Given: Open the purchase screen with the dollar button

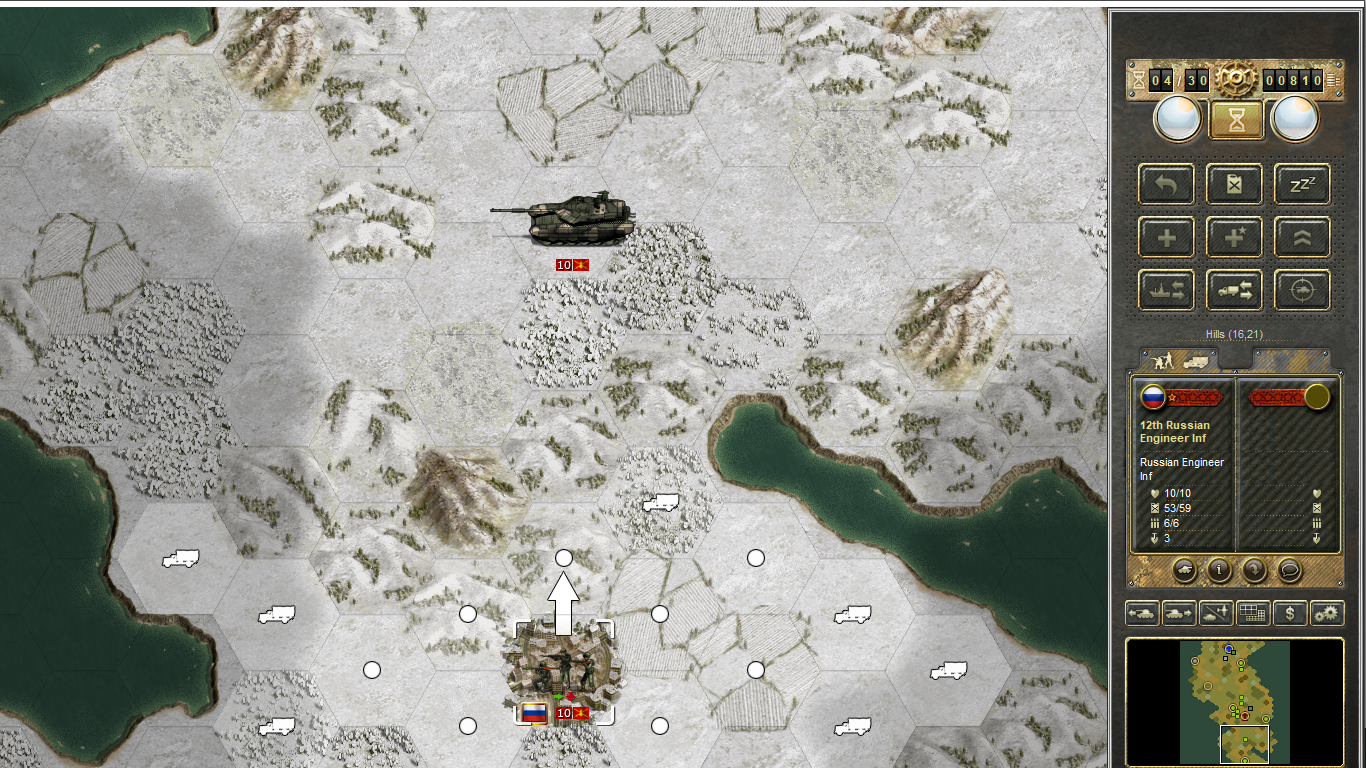Looking at the screenshot, I should (1290, 613).
